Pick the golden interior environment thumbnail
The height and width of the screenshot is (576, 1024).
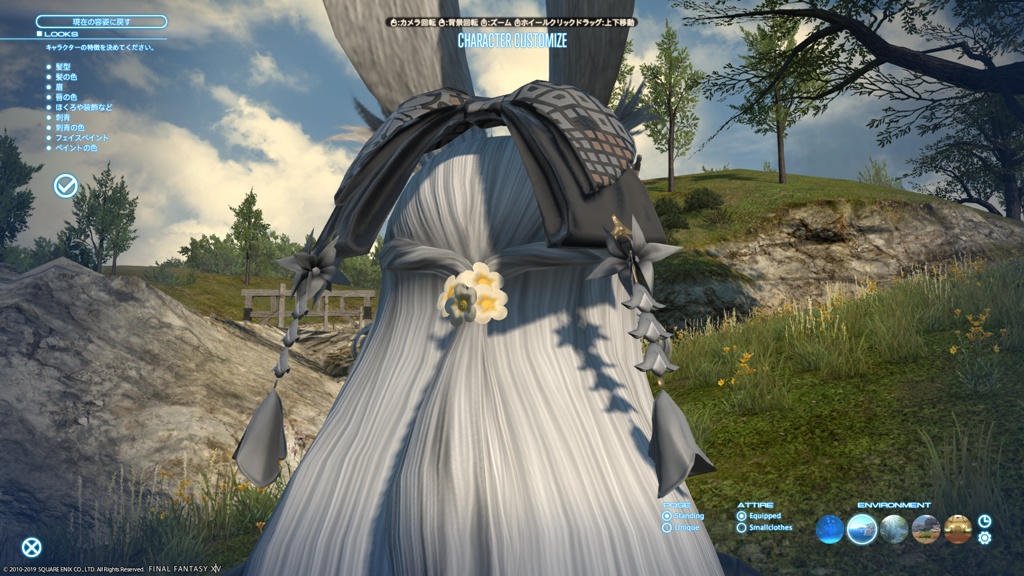[958, 529]
